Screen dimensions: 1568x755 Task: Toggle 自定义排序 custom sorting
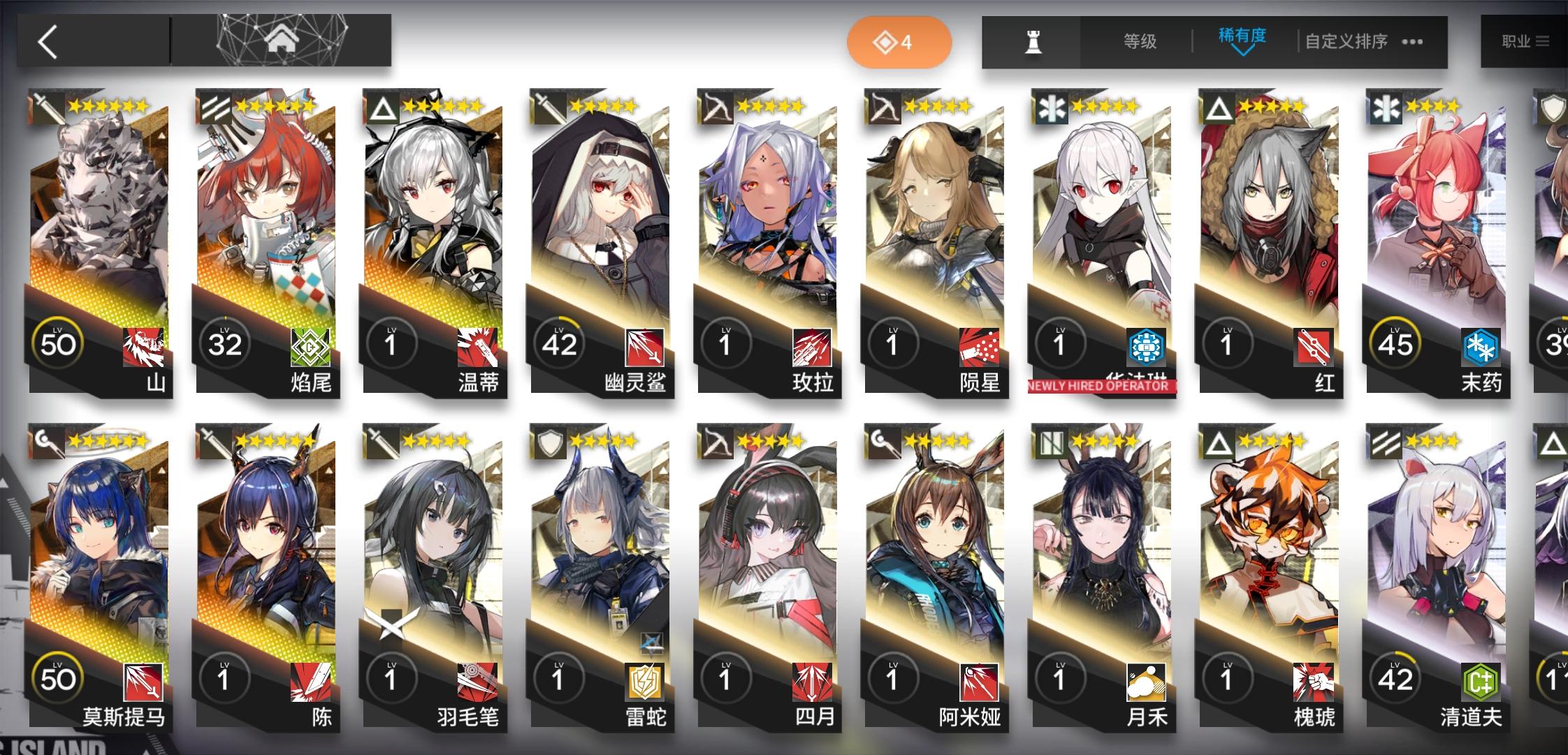[1345, 41]
